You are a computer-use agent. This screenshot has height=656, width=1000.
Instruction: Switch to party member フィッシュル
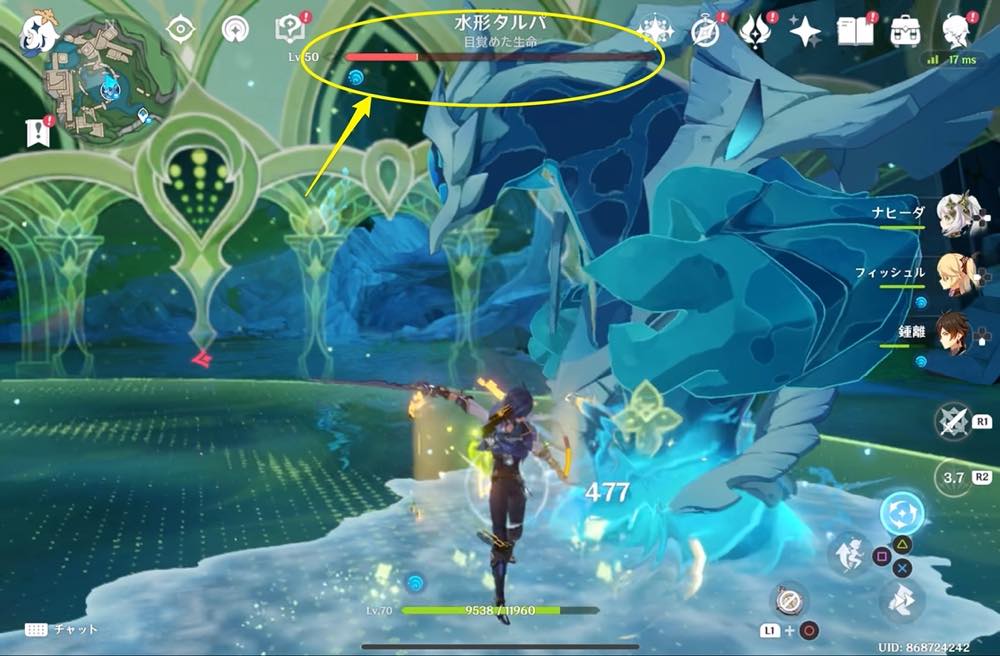[955, 275]
